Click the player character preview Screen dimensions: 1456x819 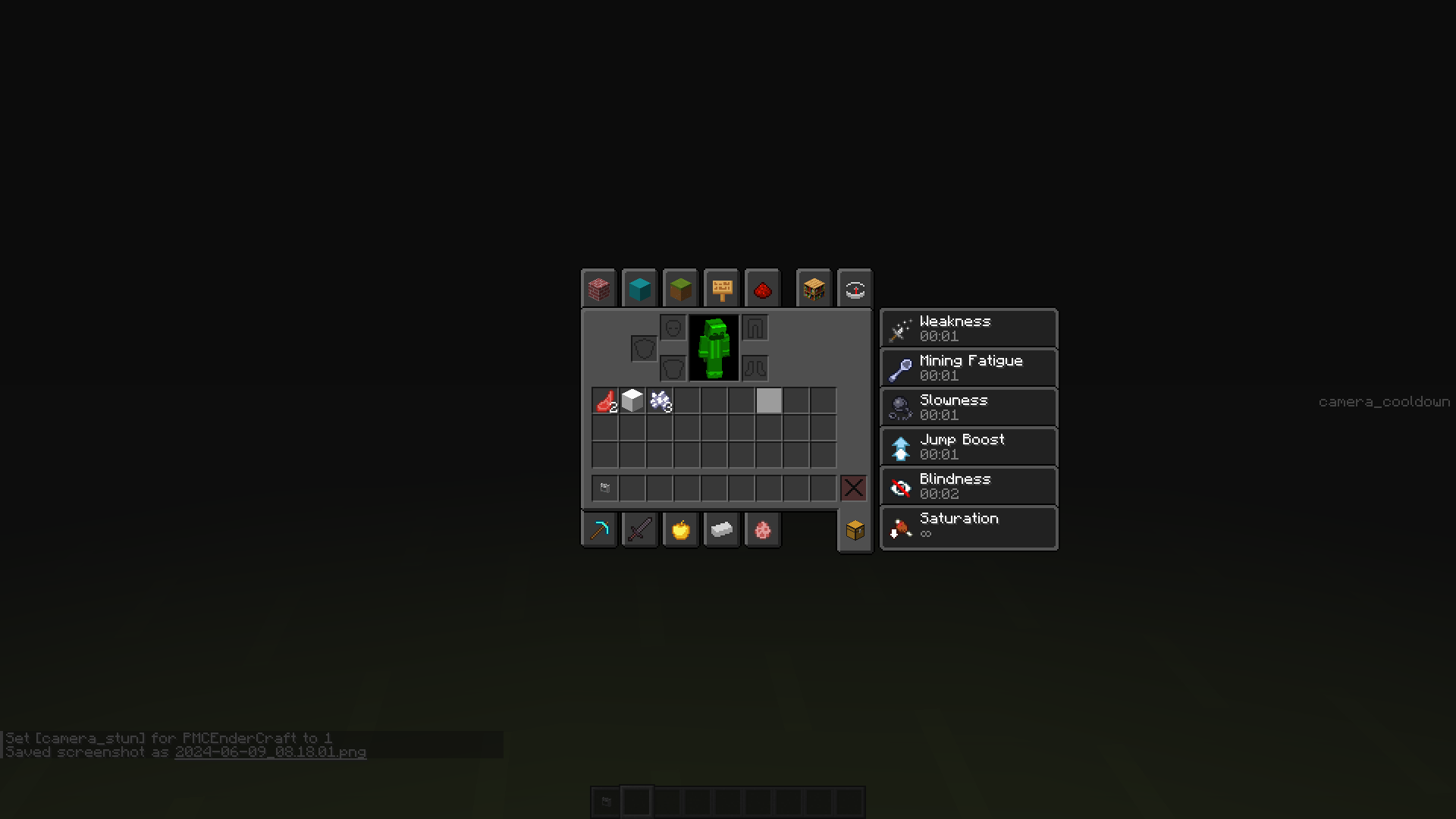[x=714, y=347]
